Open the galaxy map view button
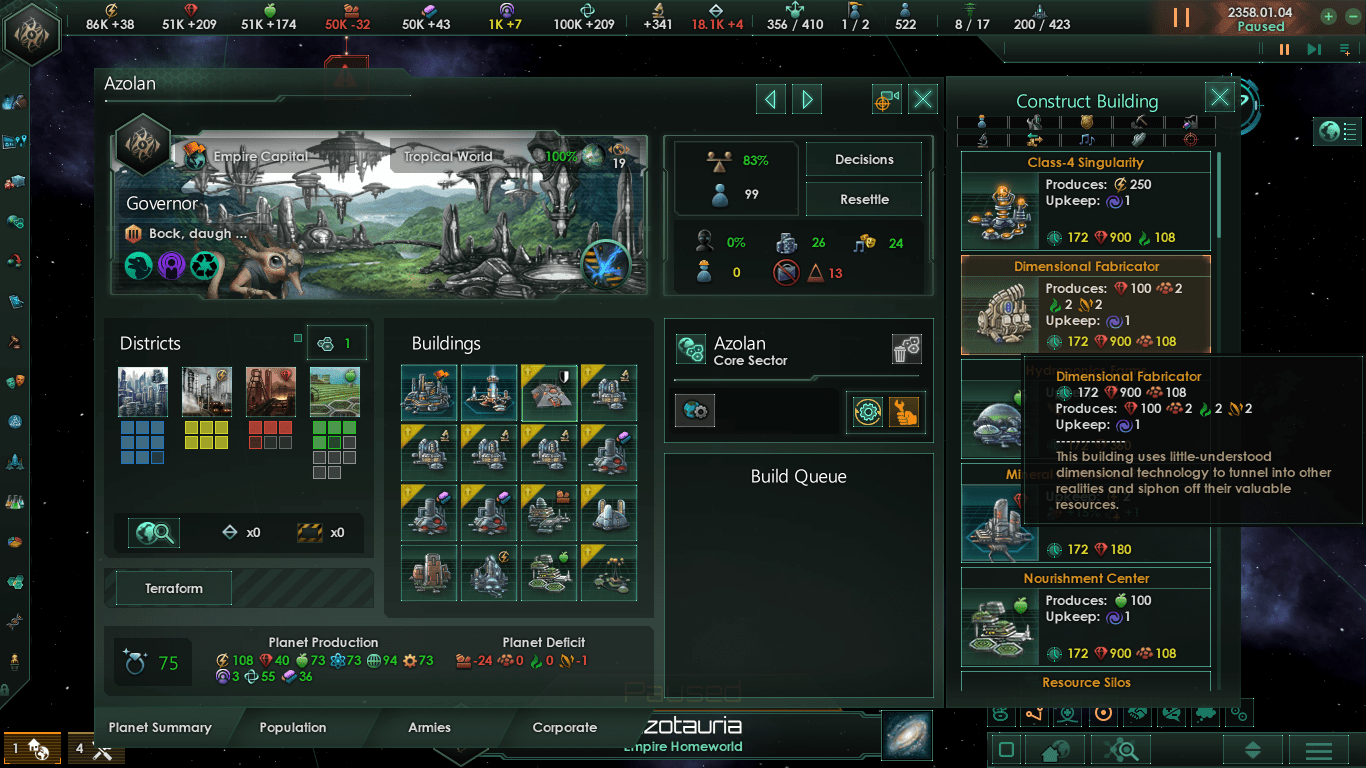This screenshot has width=1366, height=768. pos(907,734)
